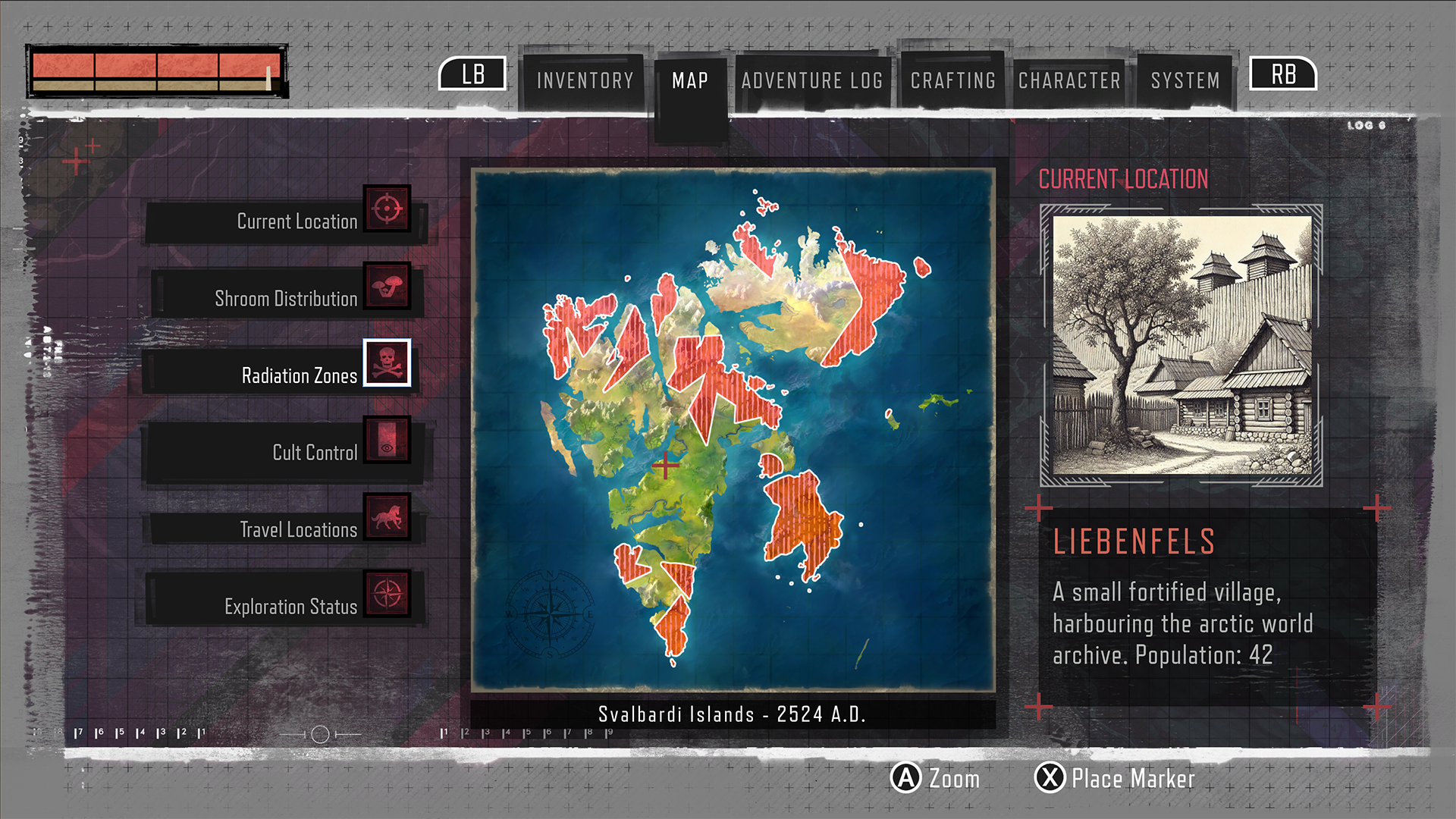Screen dimensions: 1456x819
Task: Select the horse icon for Travel Locations
Action: pyautogui.click(x=387, y=517)
